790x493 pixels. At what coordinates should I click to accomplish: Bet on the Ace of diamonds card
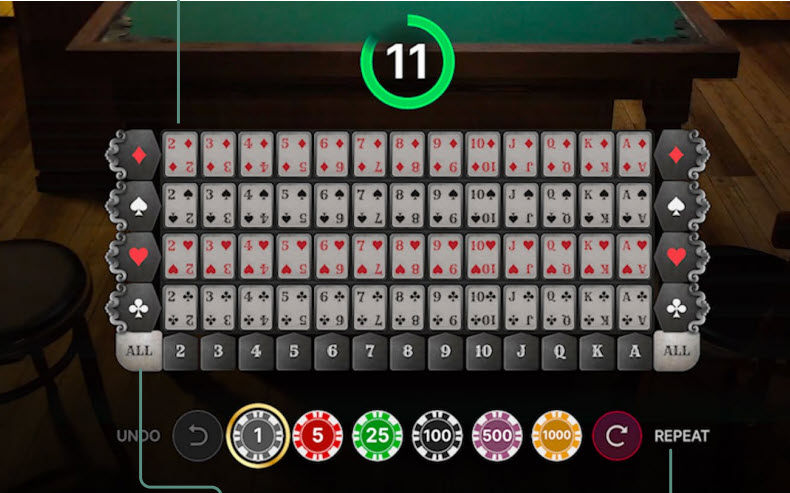[634, 155]
